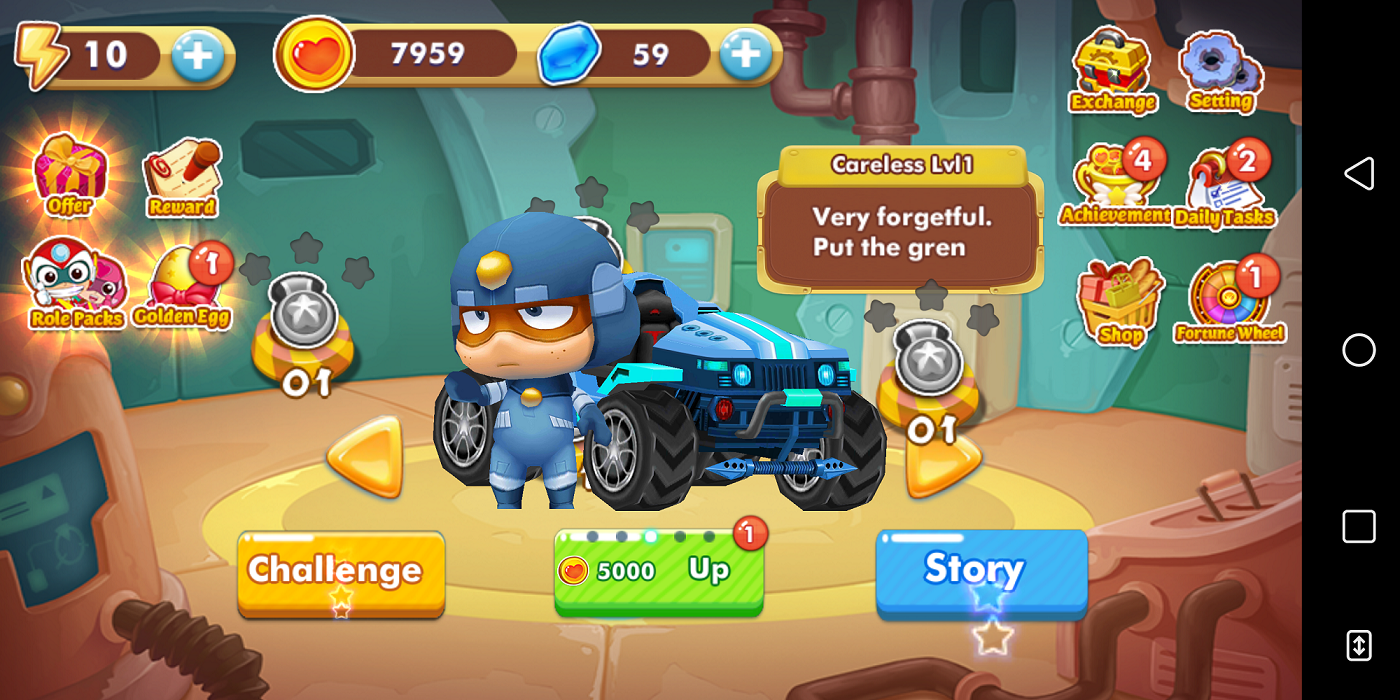Spin the Fortune Wheel
Image resolution: width=1400 pixels, height=700 pixels.
coord(1229,302)
